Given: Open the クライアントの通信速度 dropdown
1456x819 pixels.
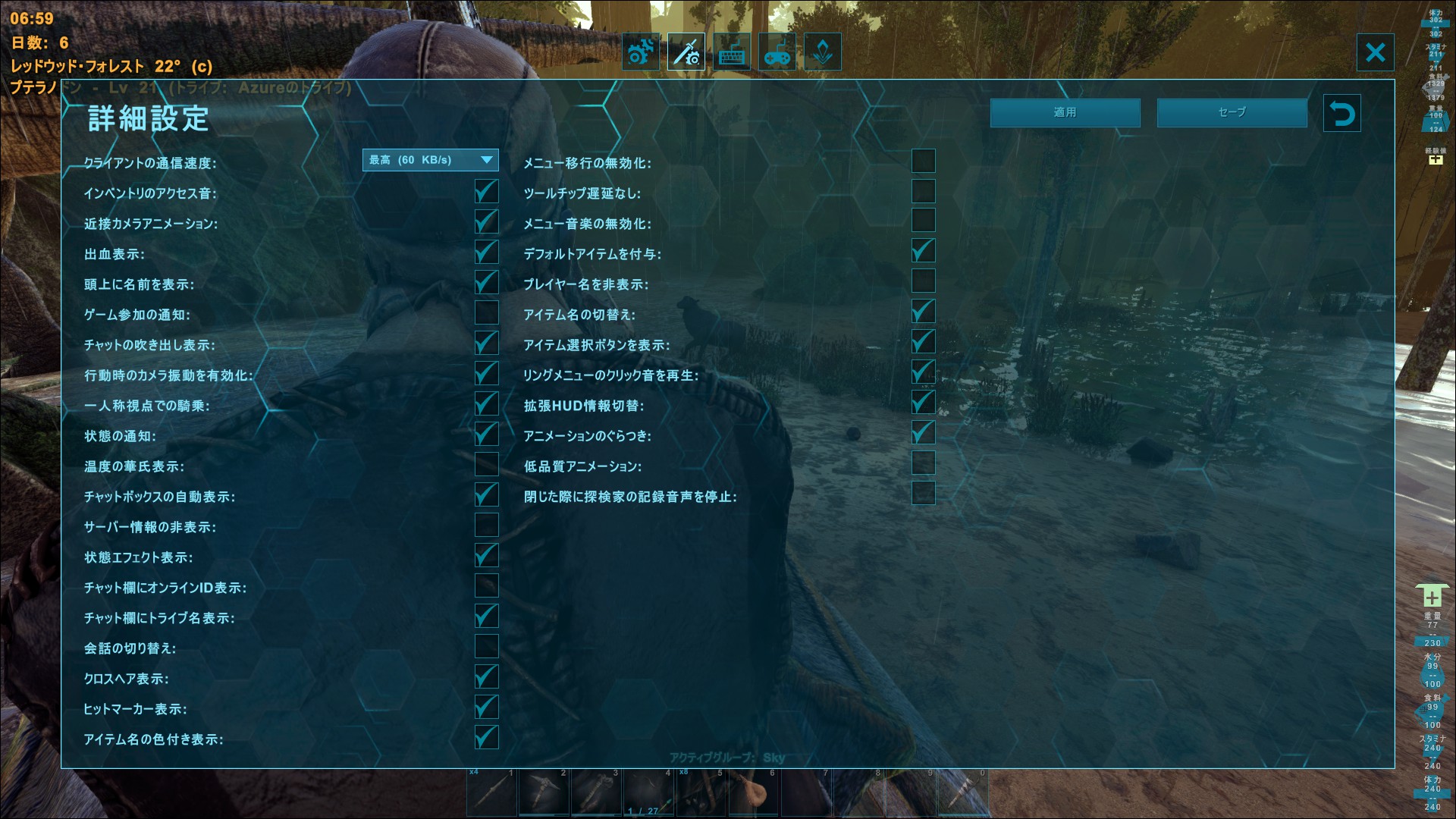Looking at the screenshot, I should 428,160.
